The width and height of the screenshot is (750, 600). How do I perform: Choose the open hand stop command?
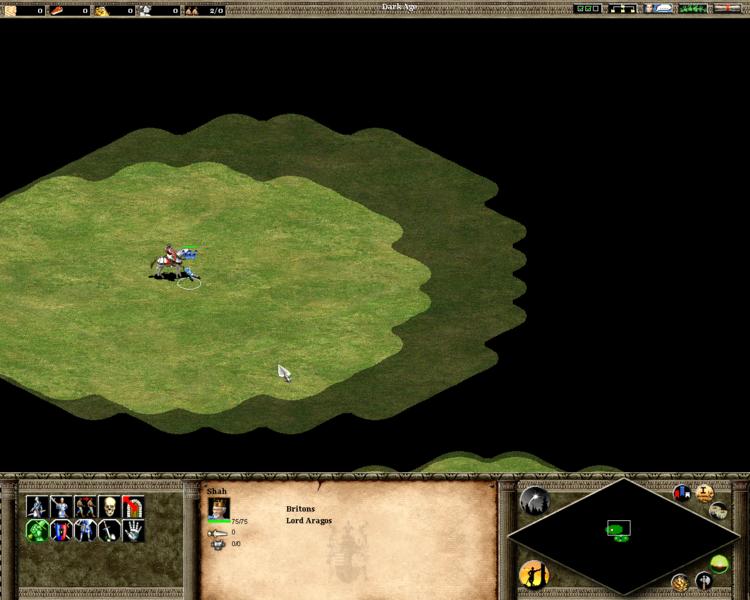(133, 531)
